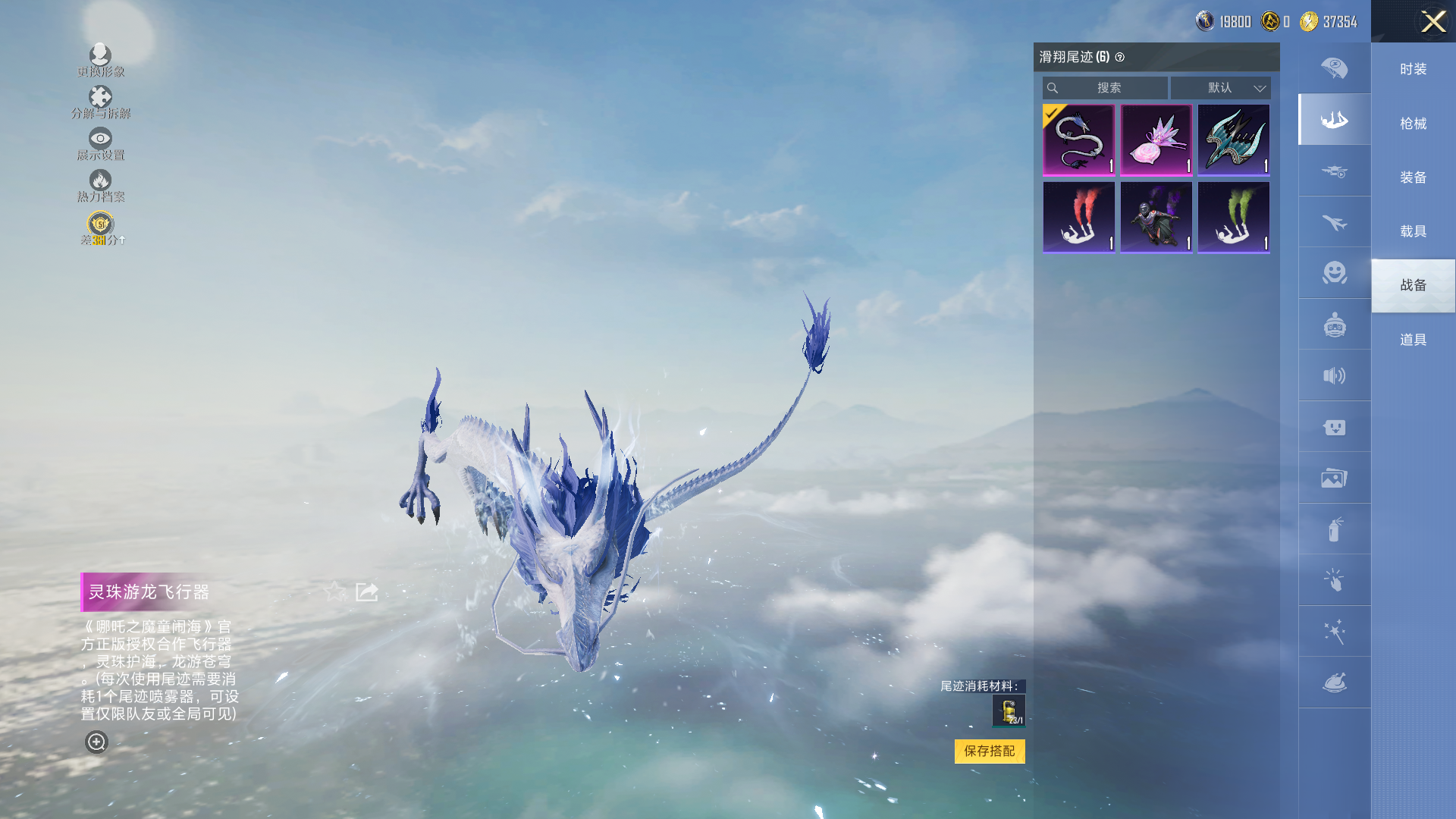Select the white dragon glider trail
1456x819 pixels.
pyautogui.click(x=1078, y=140)
